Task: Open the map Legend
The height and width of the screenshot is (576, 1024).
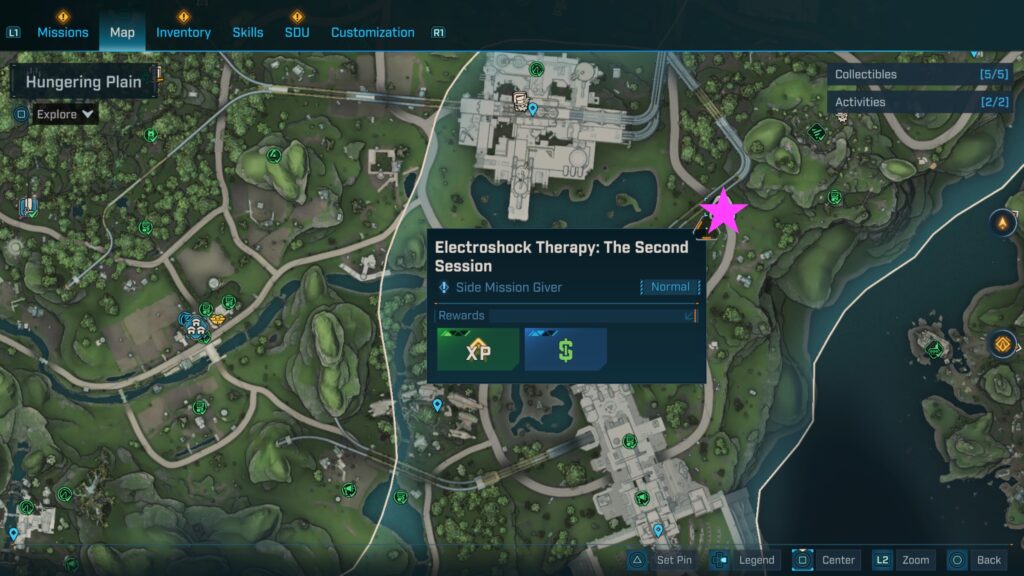Action: click(x=743, y=560)
